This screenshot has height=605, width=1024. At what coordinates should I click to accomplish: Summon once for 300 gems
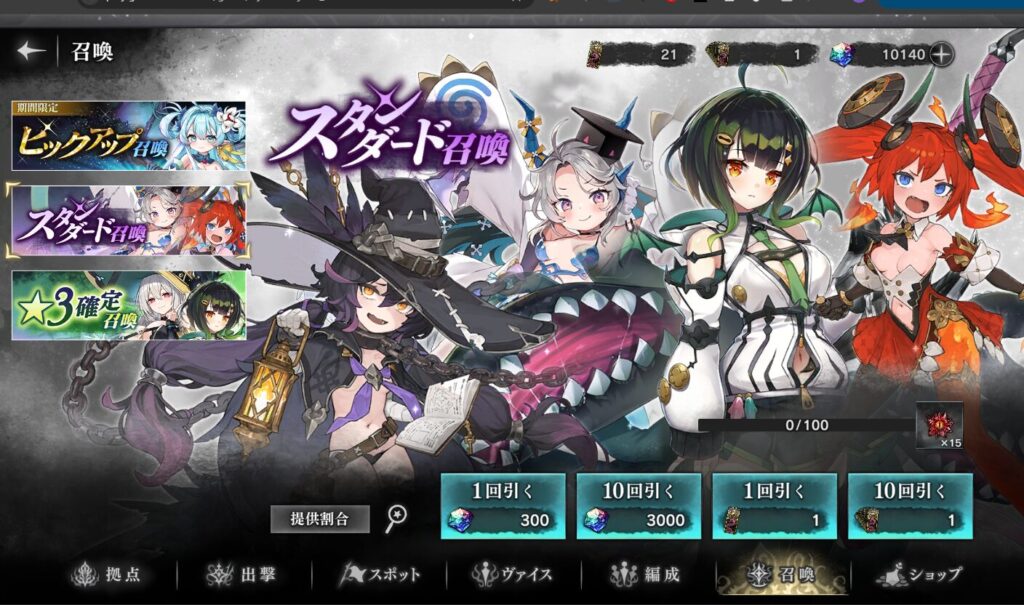click(x=502, y=506)
